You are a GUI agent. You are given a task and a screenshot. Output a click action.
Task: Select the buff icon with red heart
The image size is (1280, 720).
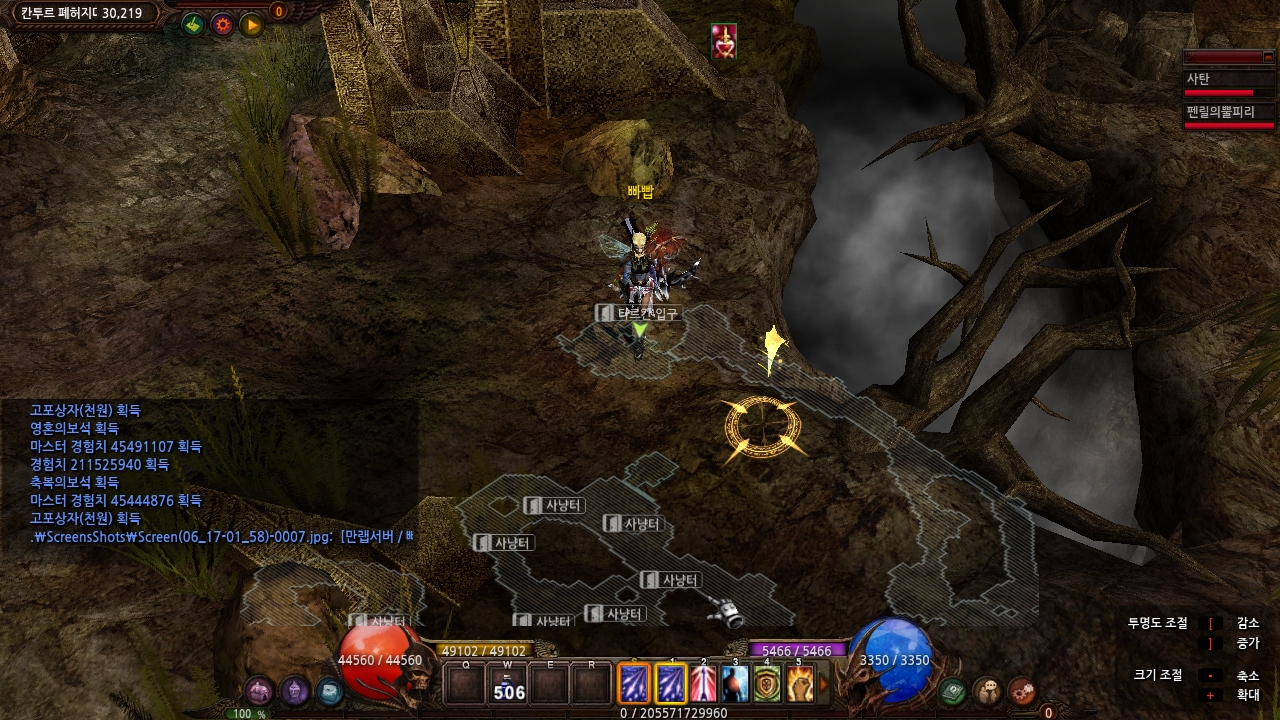724,41
